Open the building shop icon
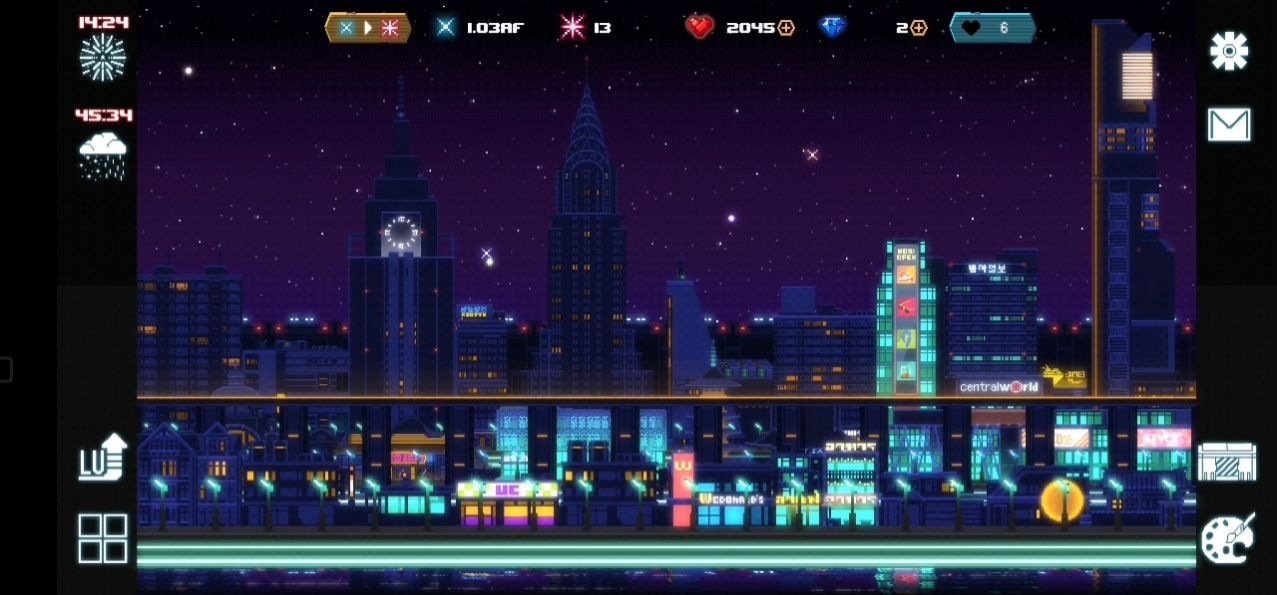Screen dimensions: 1277x595 (x=1226, y=461)
